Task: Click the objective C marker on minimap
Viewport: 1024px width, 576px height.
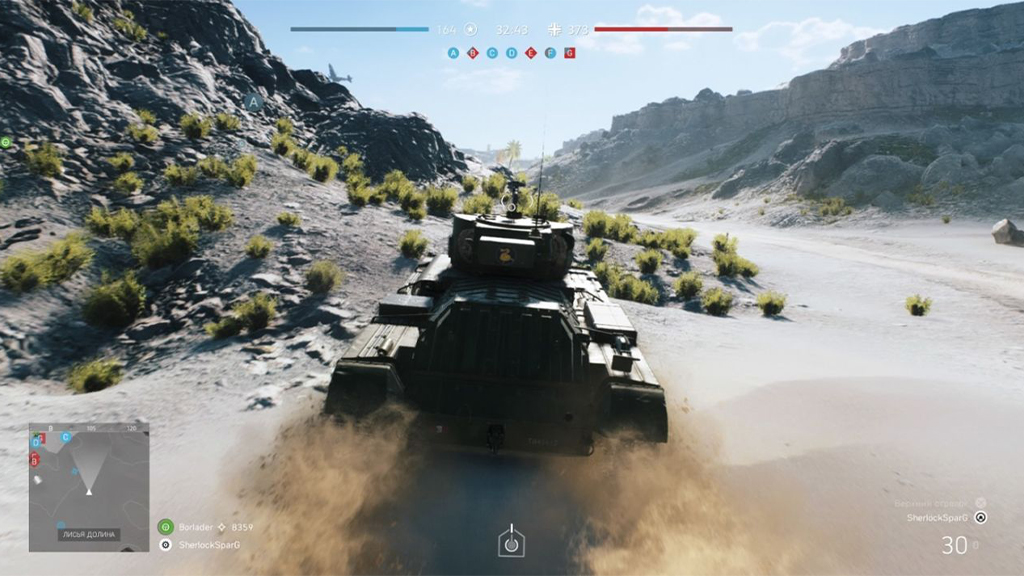Action: (66, 437)
